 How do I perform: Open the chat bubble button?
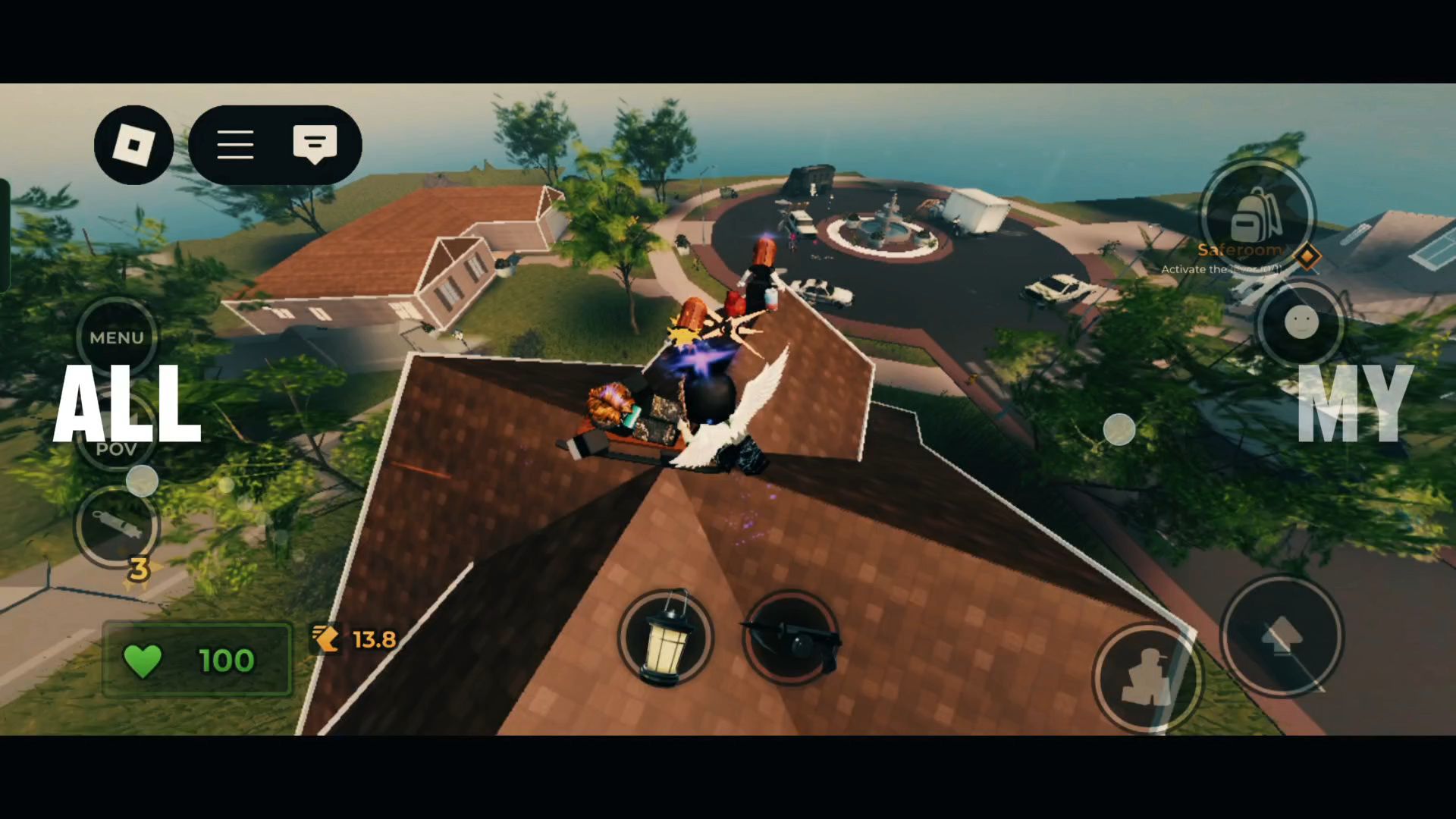click(315, 143)
